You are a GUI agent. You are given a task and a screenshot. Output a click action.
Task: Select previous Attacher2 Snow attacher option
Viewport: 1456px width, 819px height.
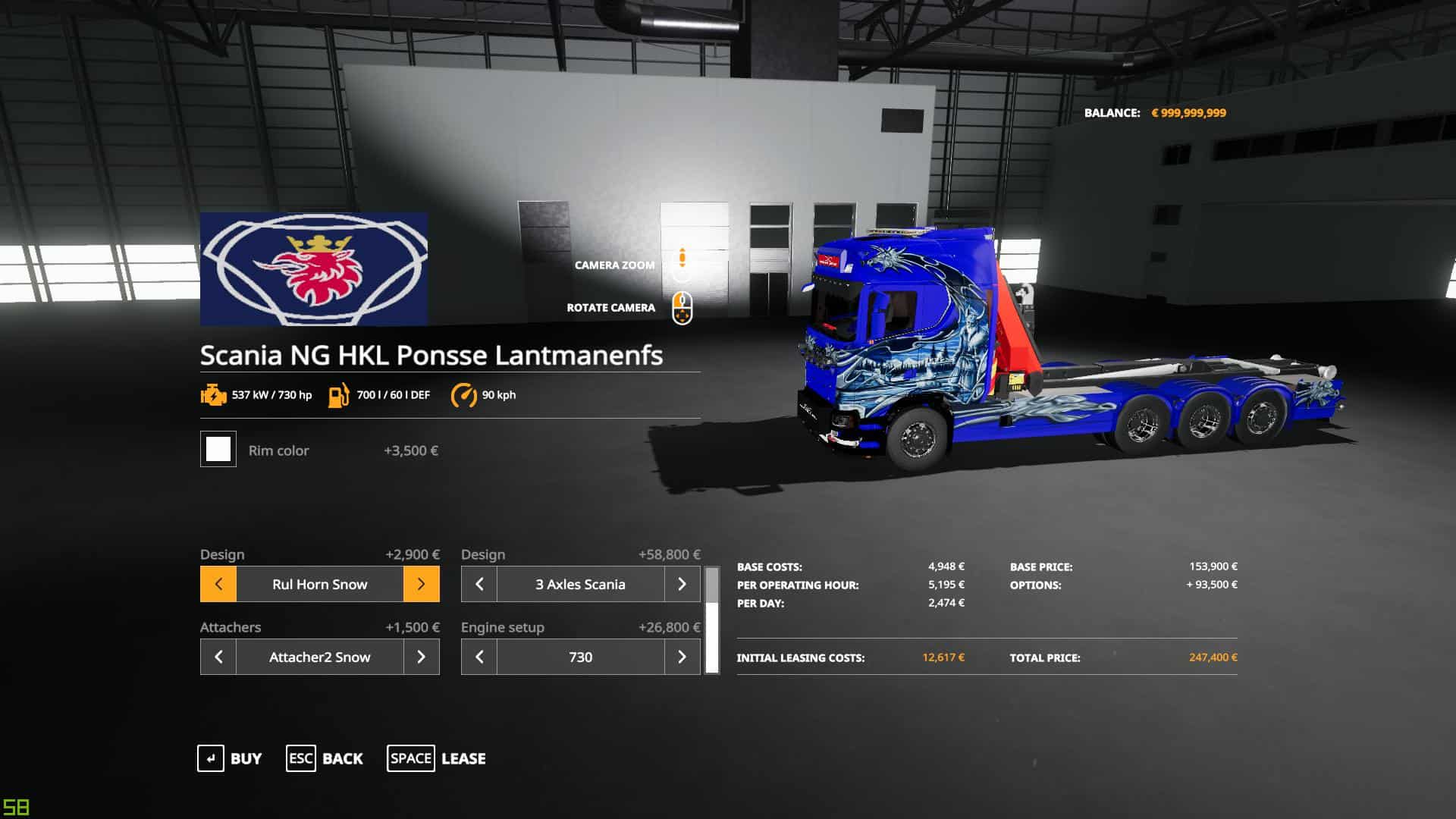218,657
